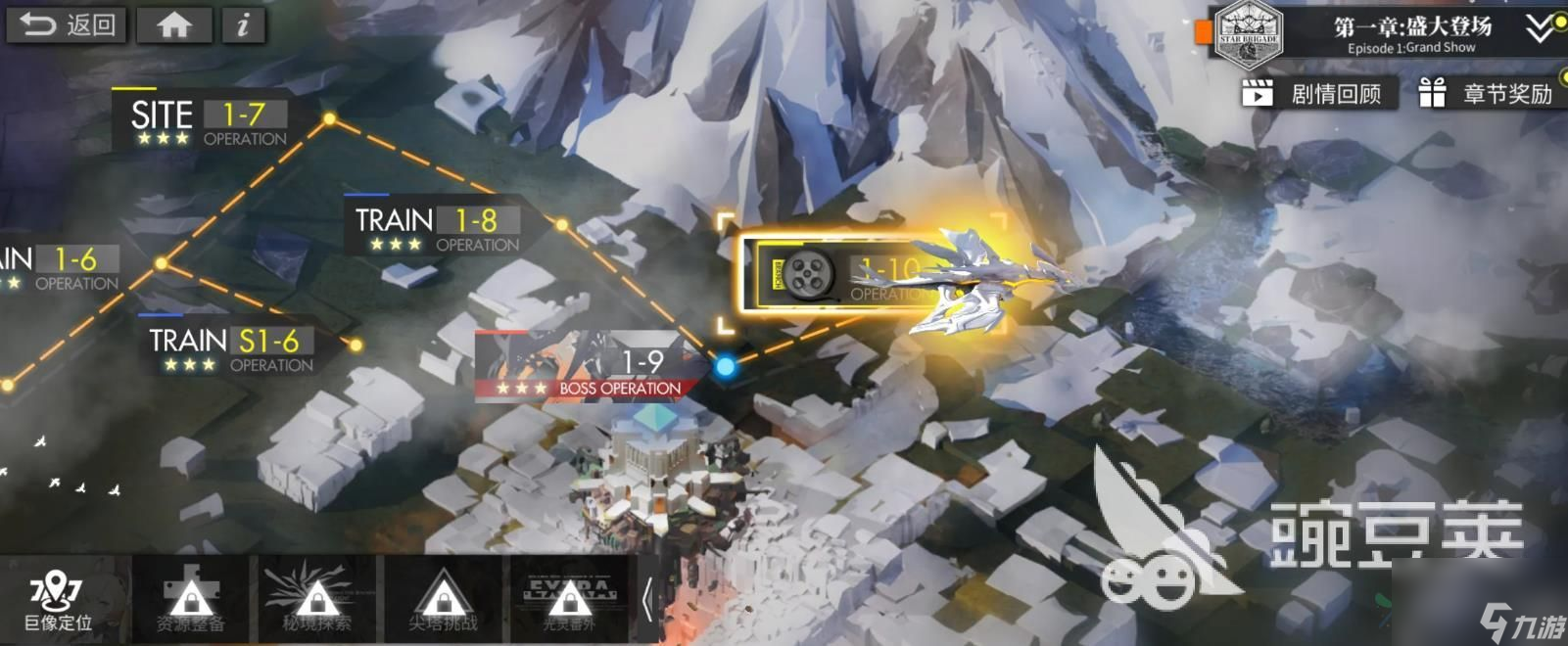Open the locked 秘境探索 mode
Viewport: 1568px width, 646px height.
pyautogui.click(x=316, y=601)
